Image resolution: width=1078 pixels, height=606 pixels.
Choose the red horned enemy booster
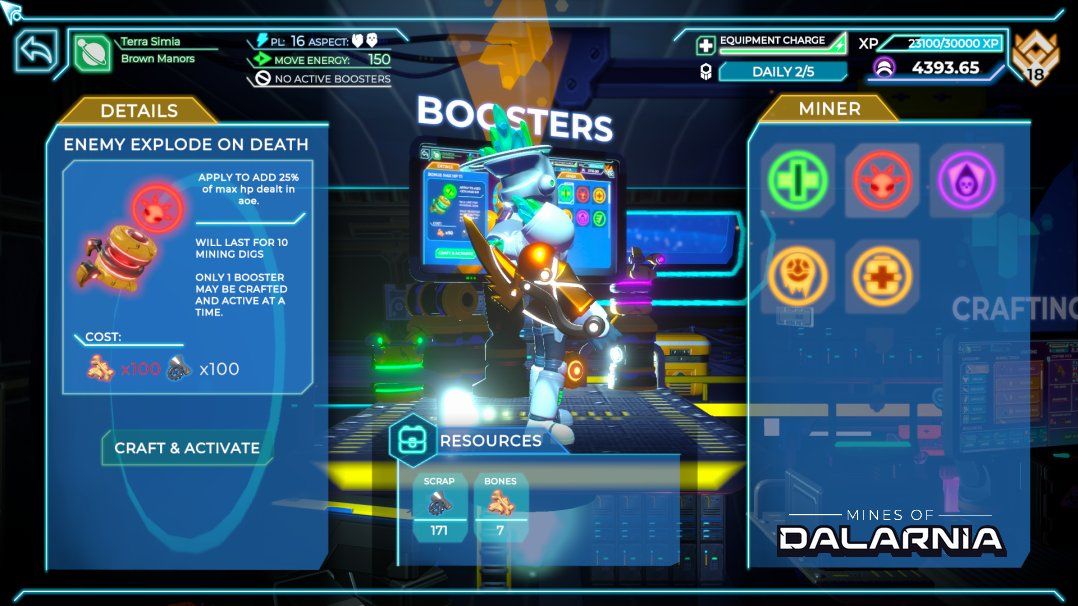pyautogui.click(x=883, y=180)
